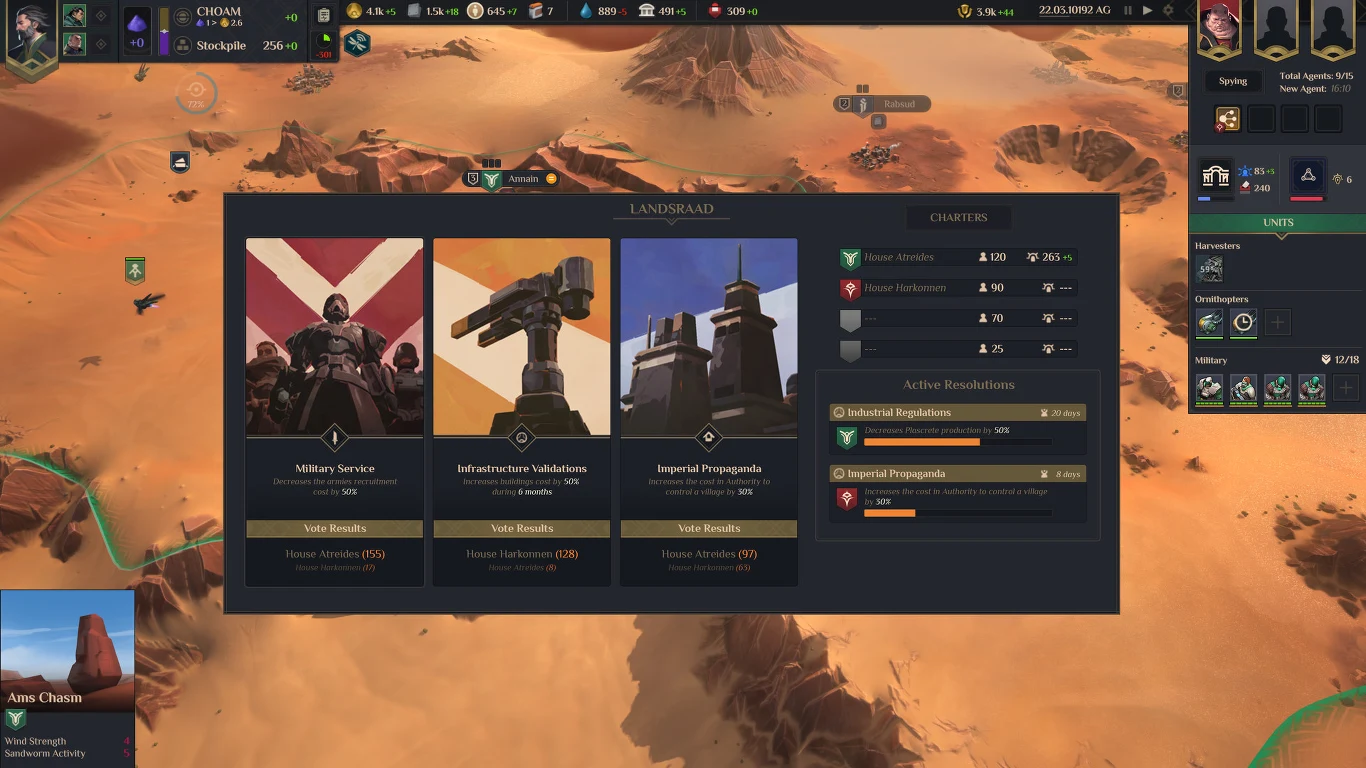View Military Service vote results
1366x768 pixels.
point(334,528)
